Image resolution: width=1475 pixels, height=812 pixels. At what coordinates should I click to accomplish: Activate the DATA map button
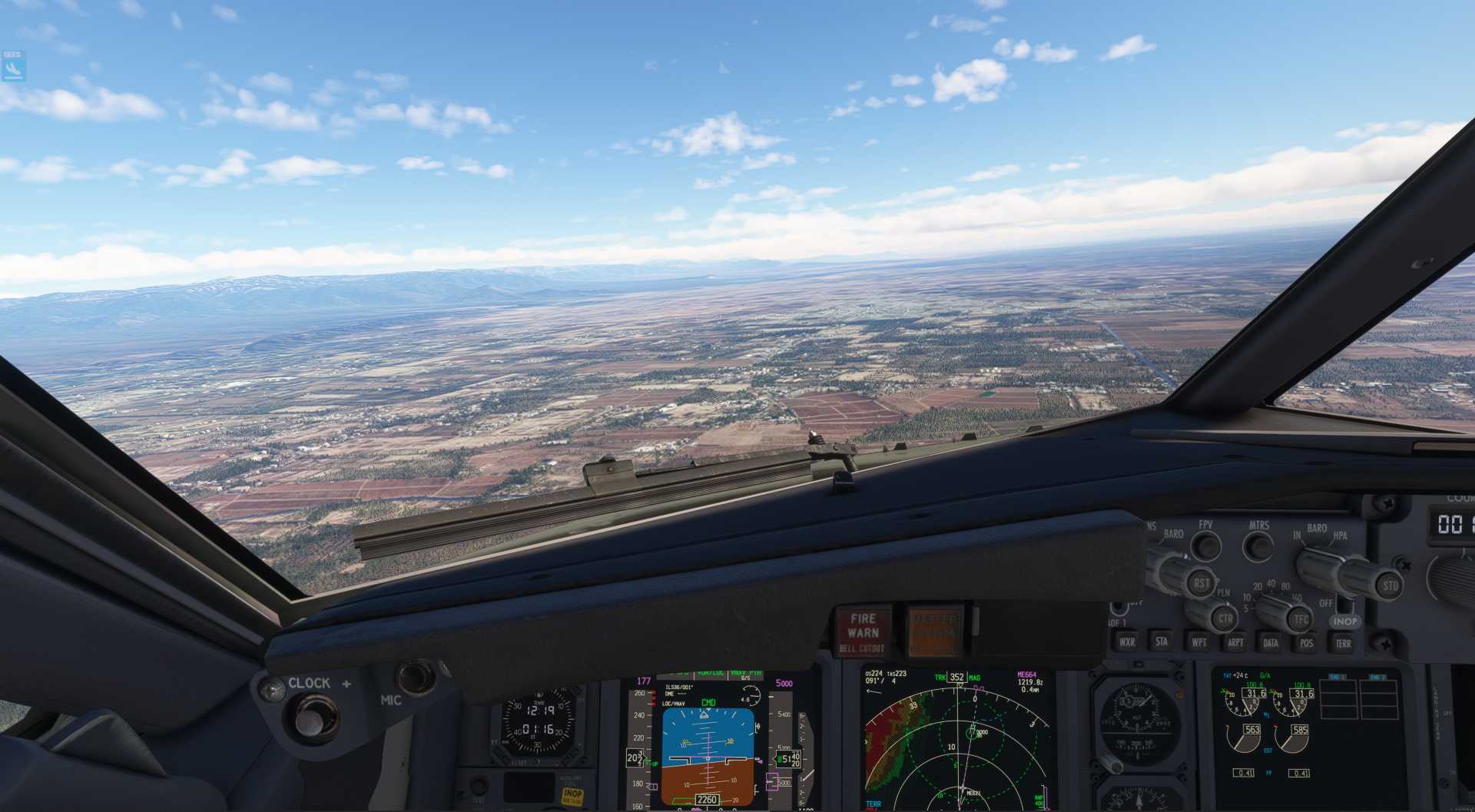pyautogui.click(x=1271, y=643)
